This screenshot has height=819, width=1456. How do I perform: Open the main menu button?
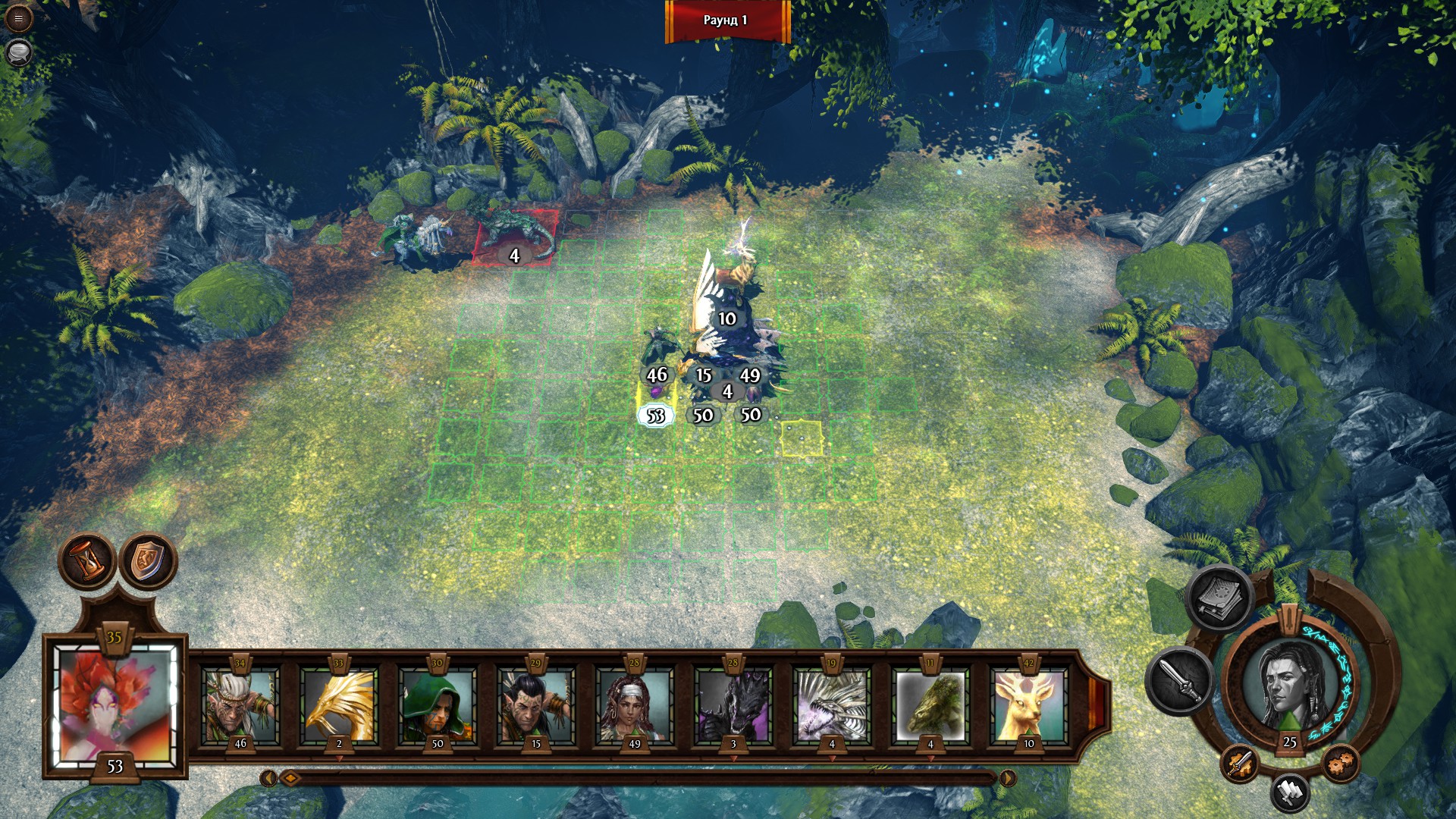click(18, 18)
